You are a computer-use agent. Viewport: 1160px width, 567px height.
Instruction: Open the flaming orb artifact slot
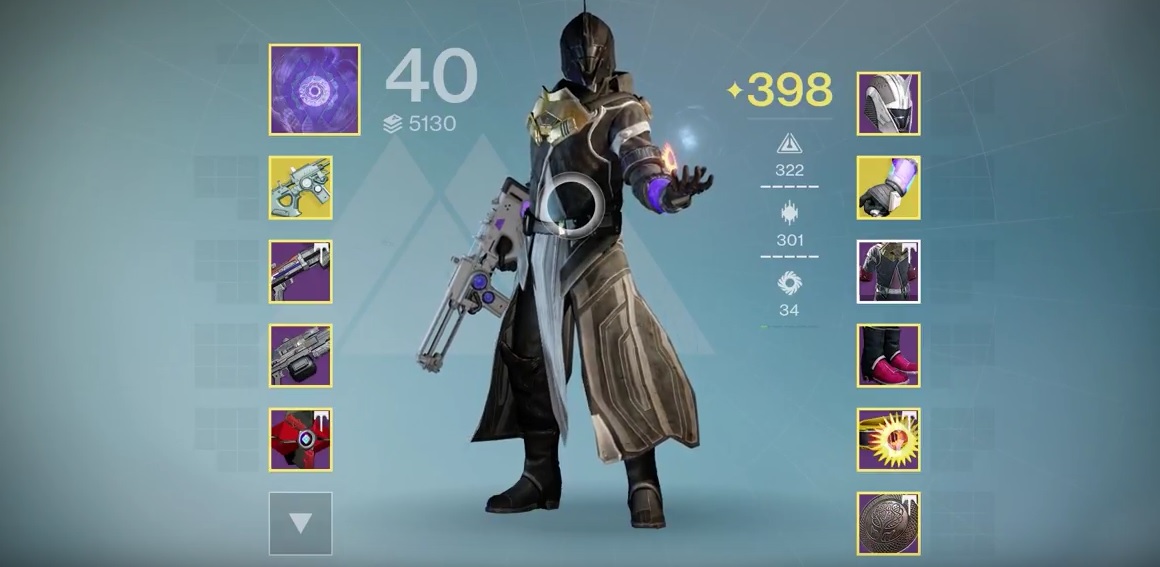tap(888, 439)
